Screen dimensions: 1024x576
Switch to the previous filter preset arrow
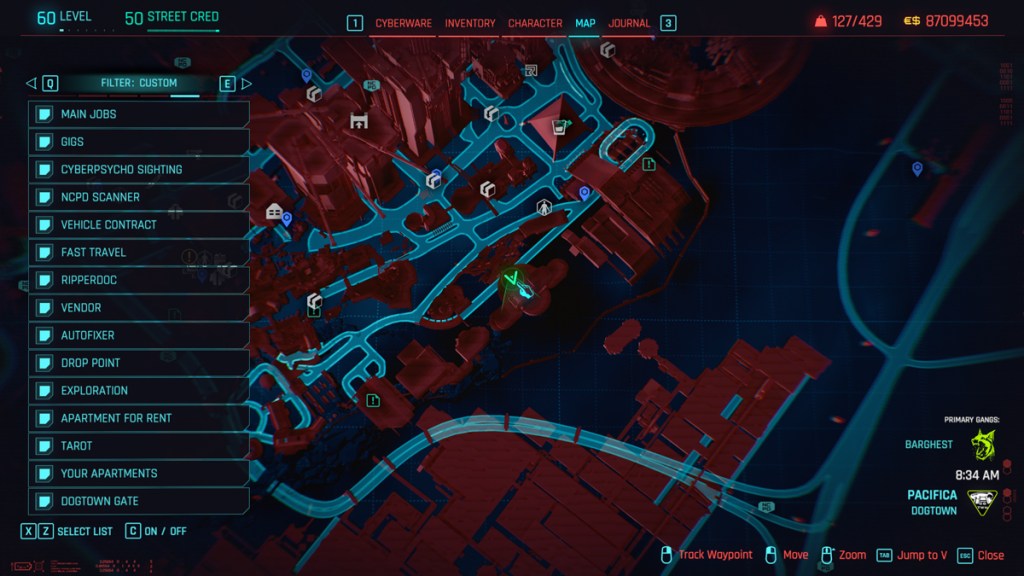[x=30, y=83]
